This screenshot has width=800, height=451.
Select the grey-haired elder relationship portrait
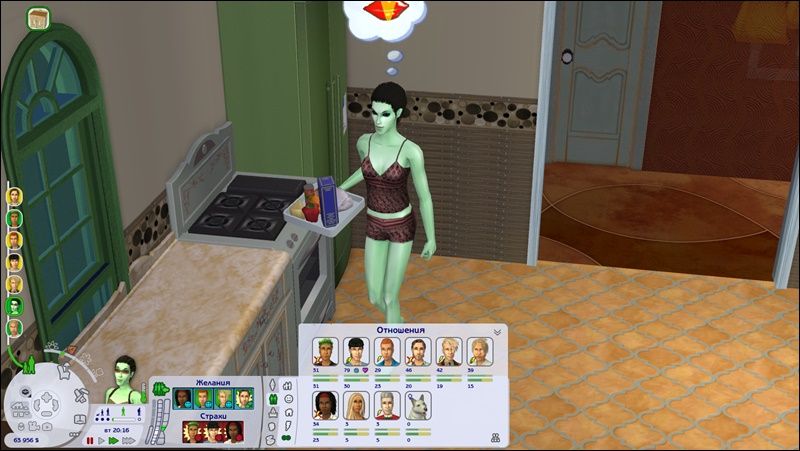click(387, 404)
